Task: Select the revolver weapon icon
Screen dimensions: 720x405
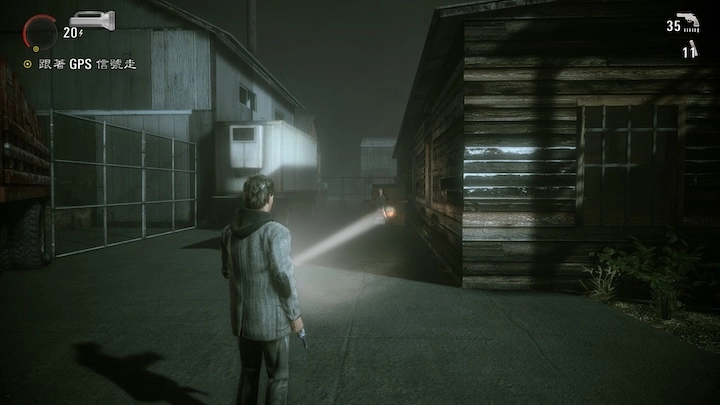Action: click(x=687, y=25)
